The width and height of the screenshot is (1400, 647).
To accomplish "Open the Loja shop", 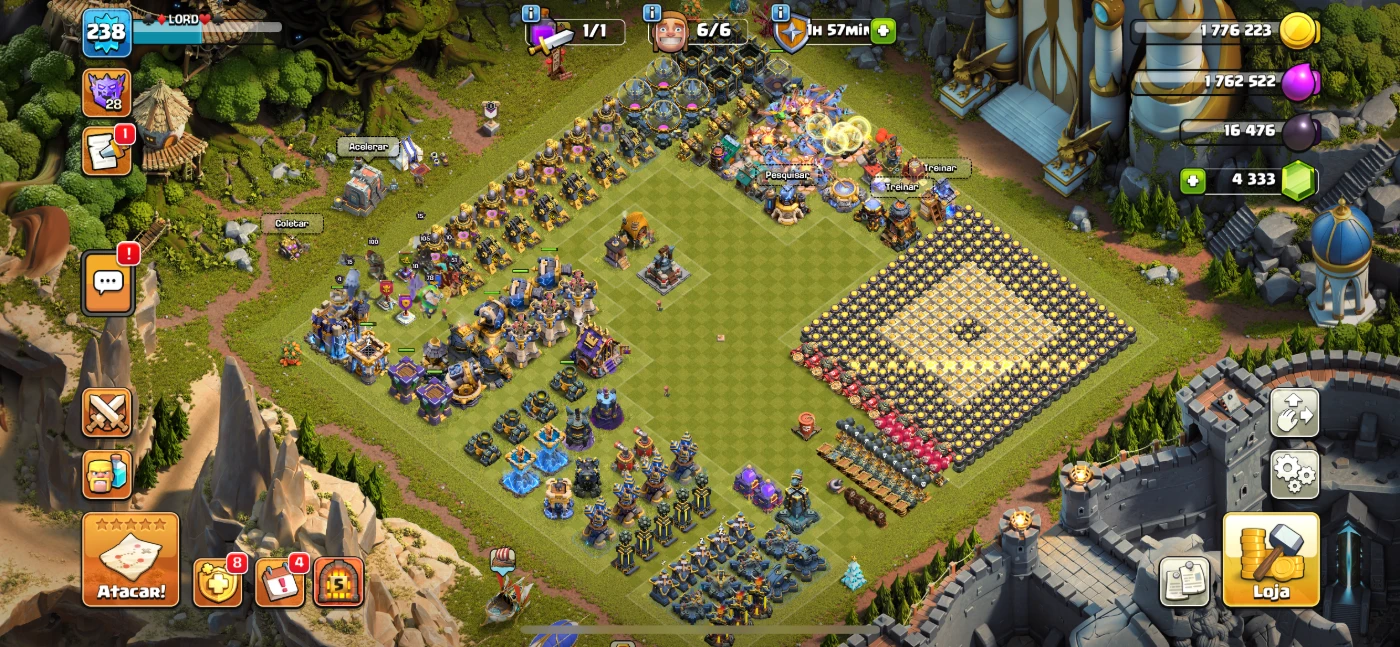I will 1270,560.
